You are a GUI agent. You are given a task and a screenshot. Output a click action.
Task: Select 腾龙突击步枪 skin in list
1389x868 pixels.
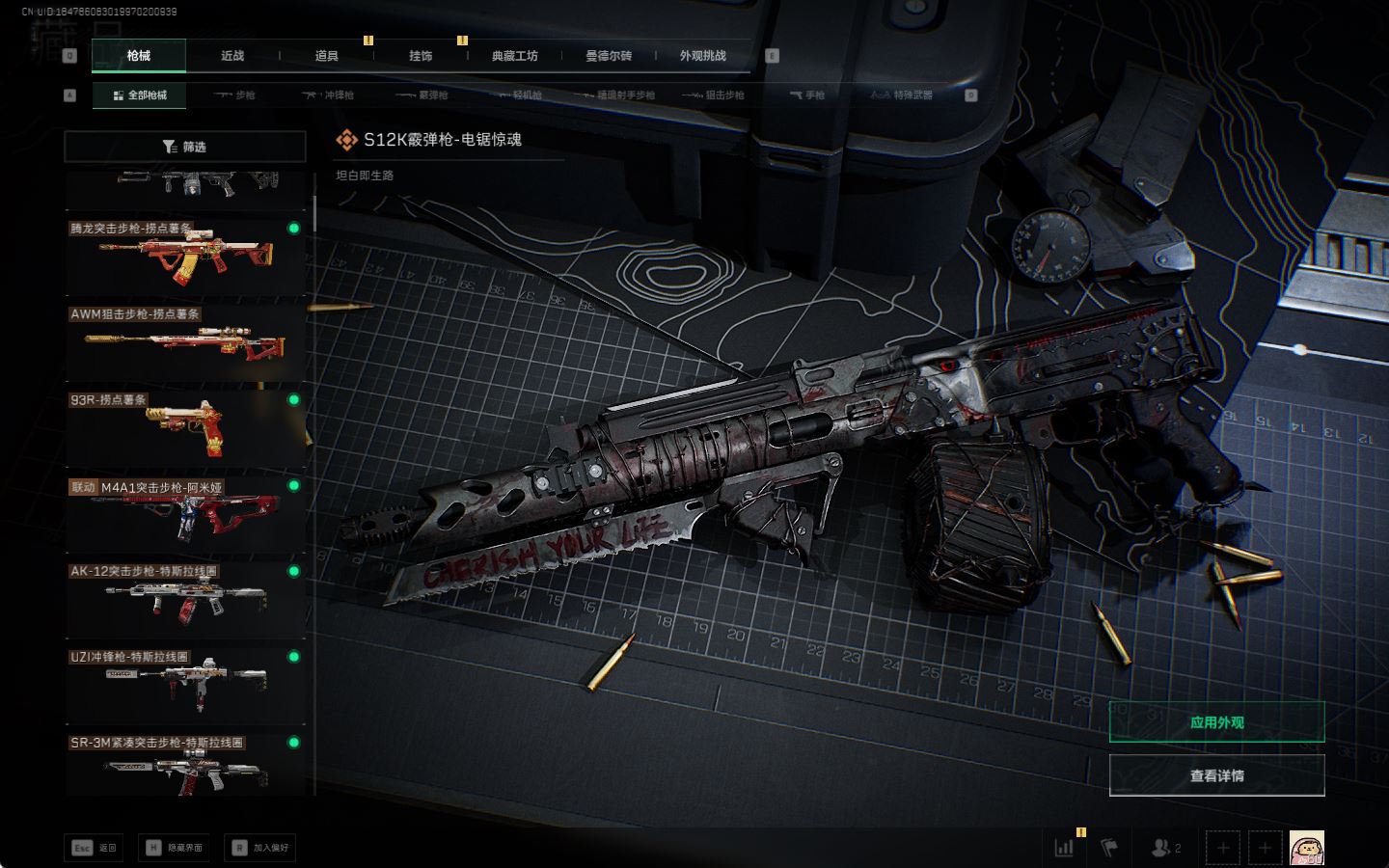(184, 256)
